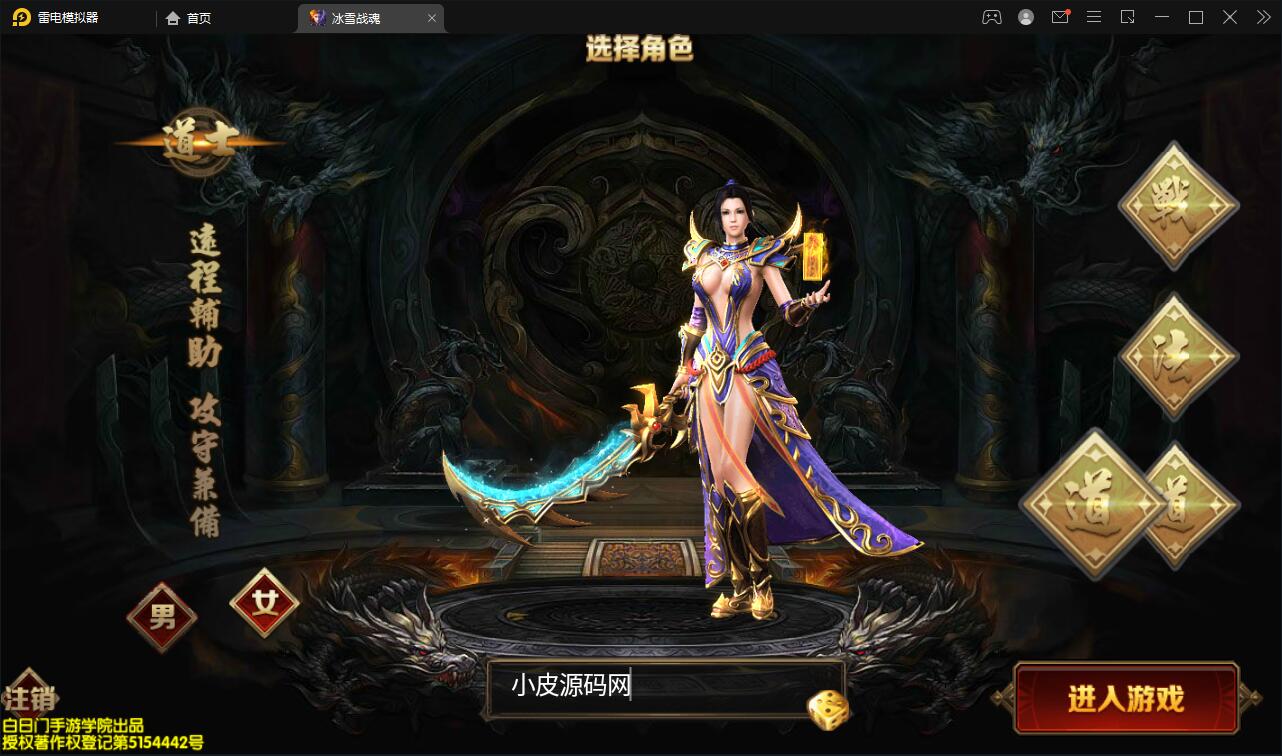This screenshot has width=1282, height=756.
Task: Open LDPlayer's gamepad controls icon
Action: pos(991,17)
